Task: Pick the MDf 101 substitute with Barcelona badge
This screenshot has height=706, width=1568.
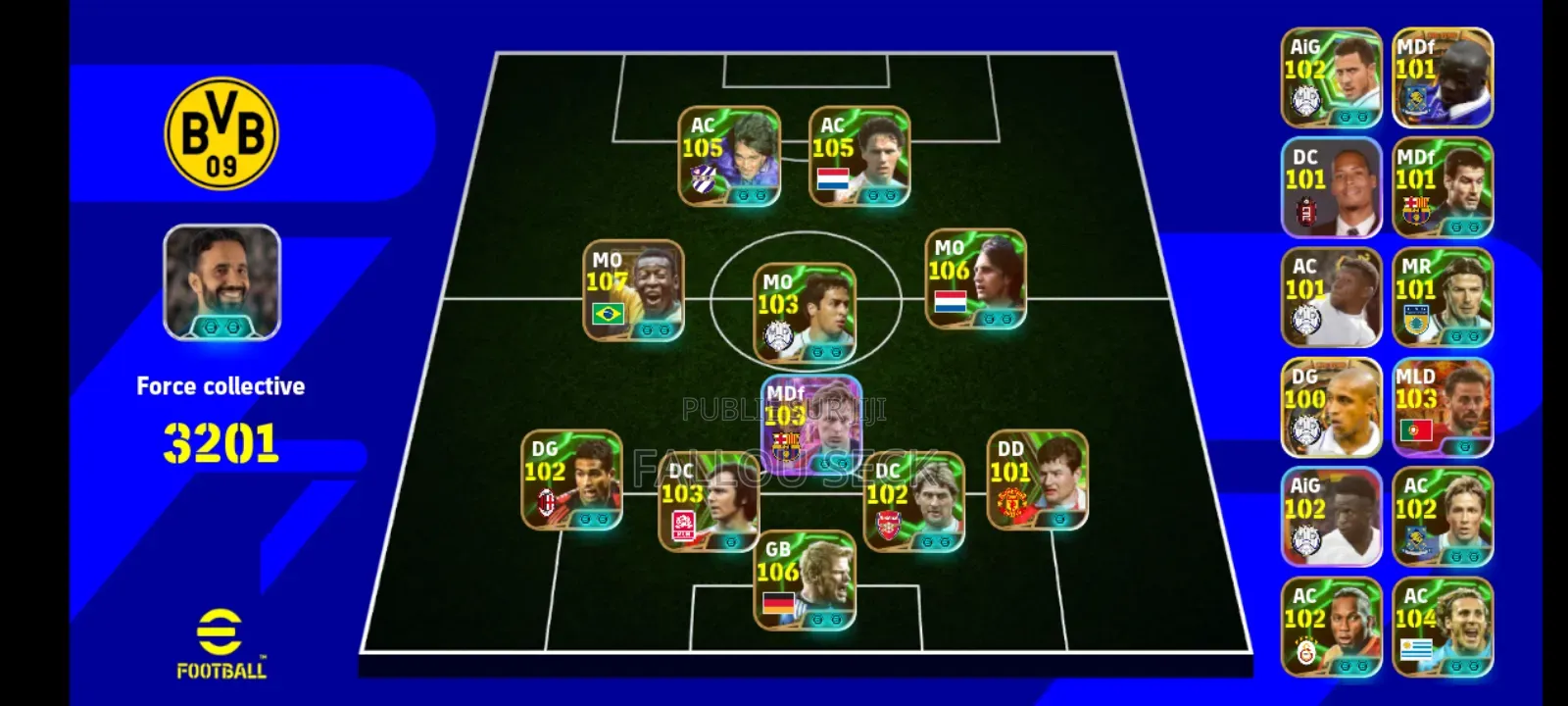Action: click(x=1443, y=187)
